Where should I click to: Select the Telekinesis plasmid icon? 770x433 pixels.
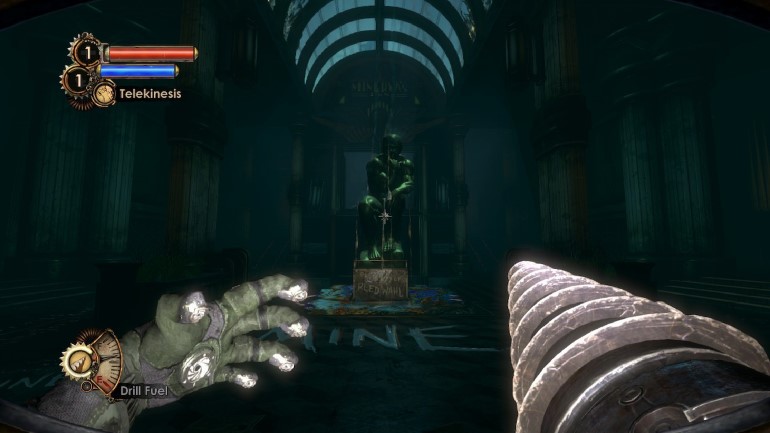[104, 93]
